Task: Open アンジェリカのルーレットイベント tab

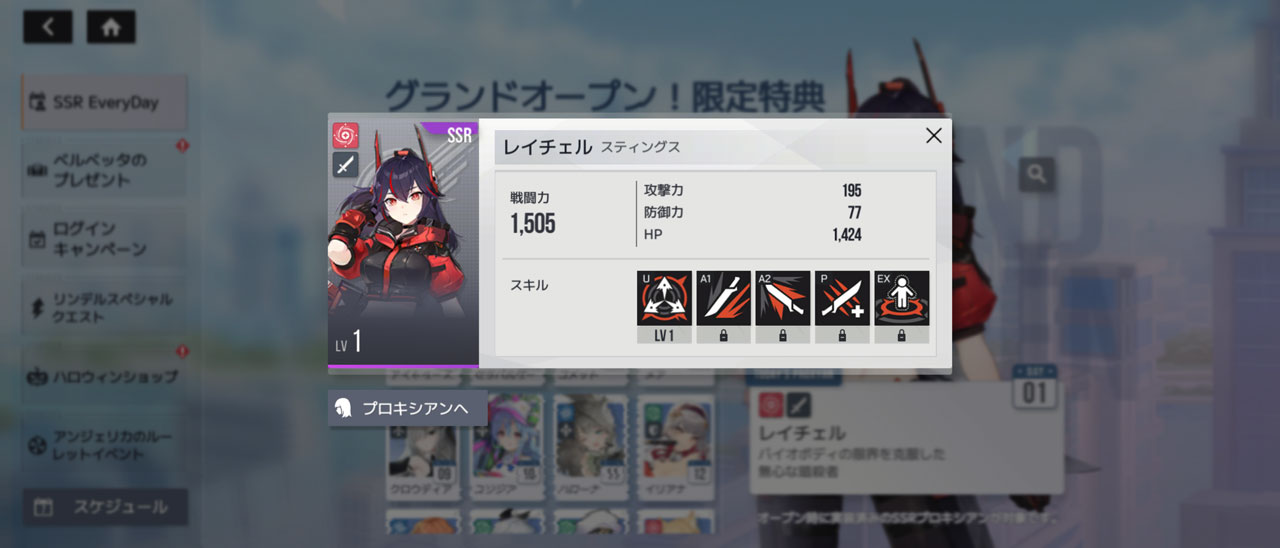Action: (104, 445)
